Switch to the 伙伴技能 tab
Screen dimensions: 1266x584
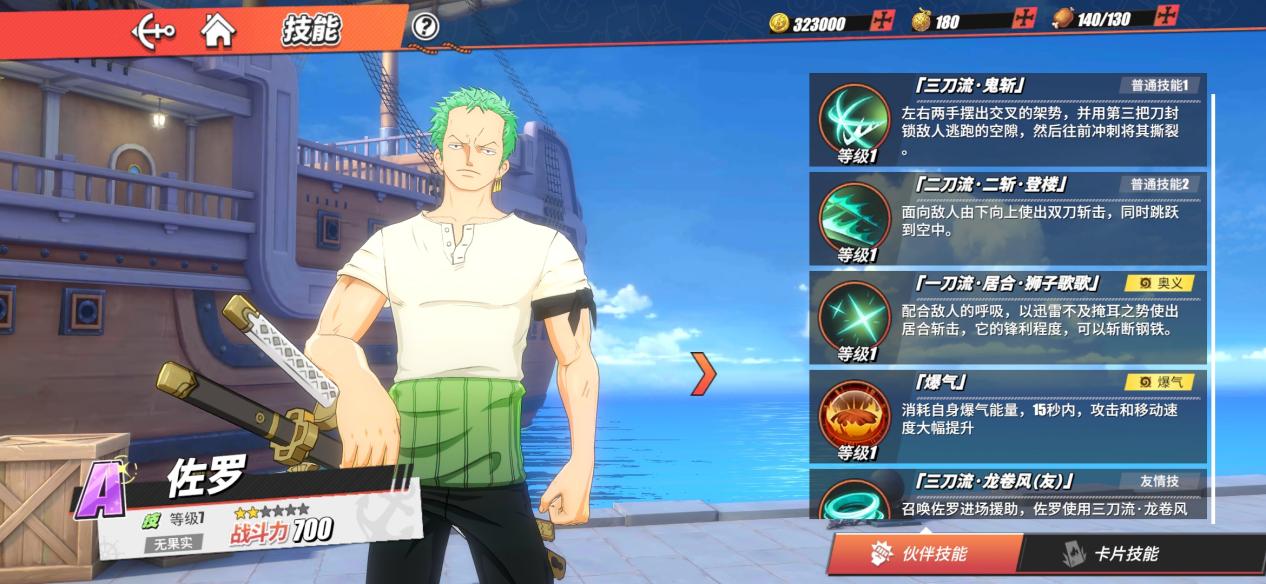(926, 554)
